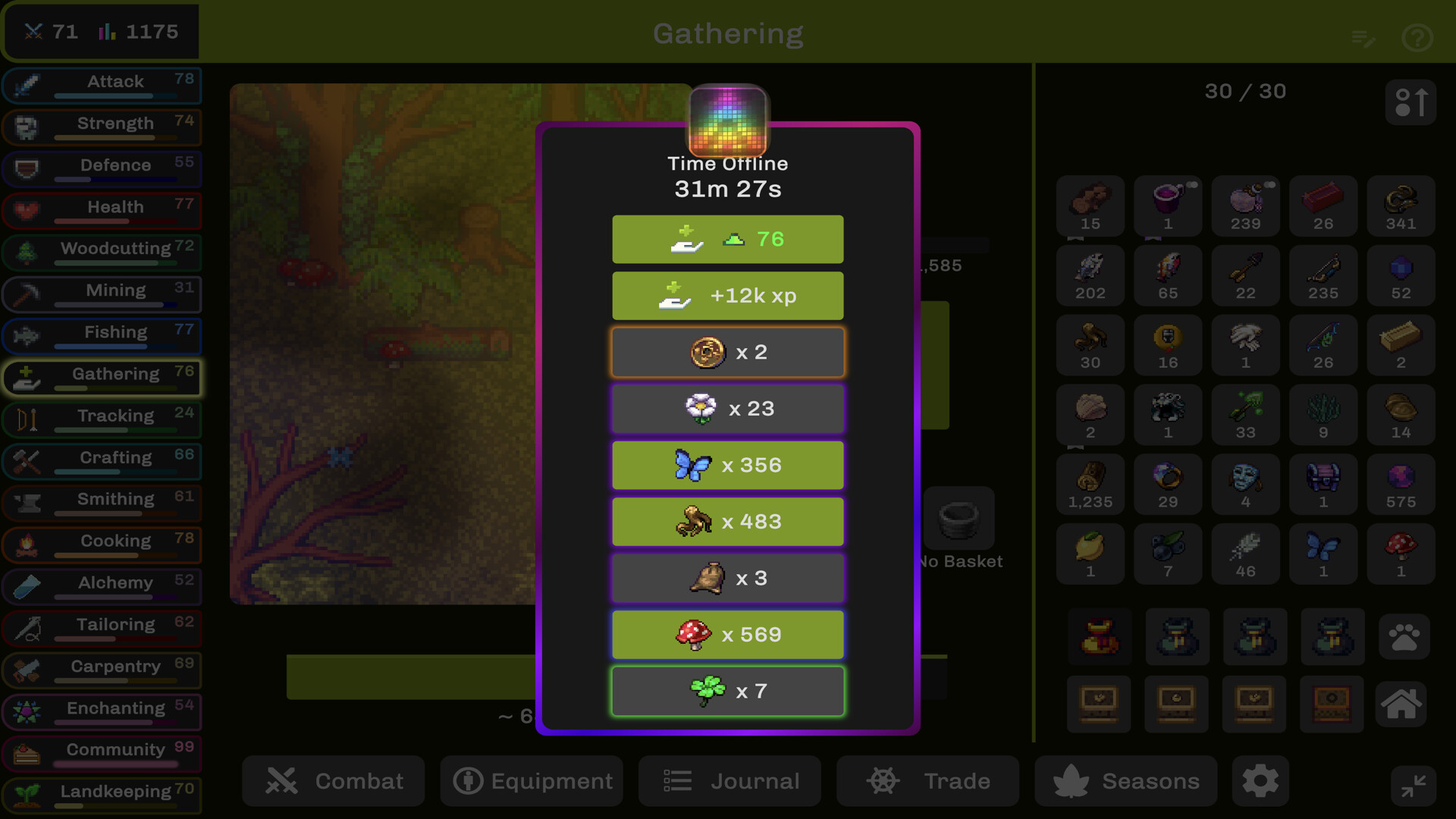Open the Attack skill
This screenshot has height=819, width=1456.
(102, 84)
